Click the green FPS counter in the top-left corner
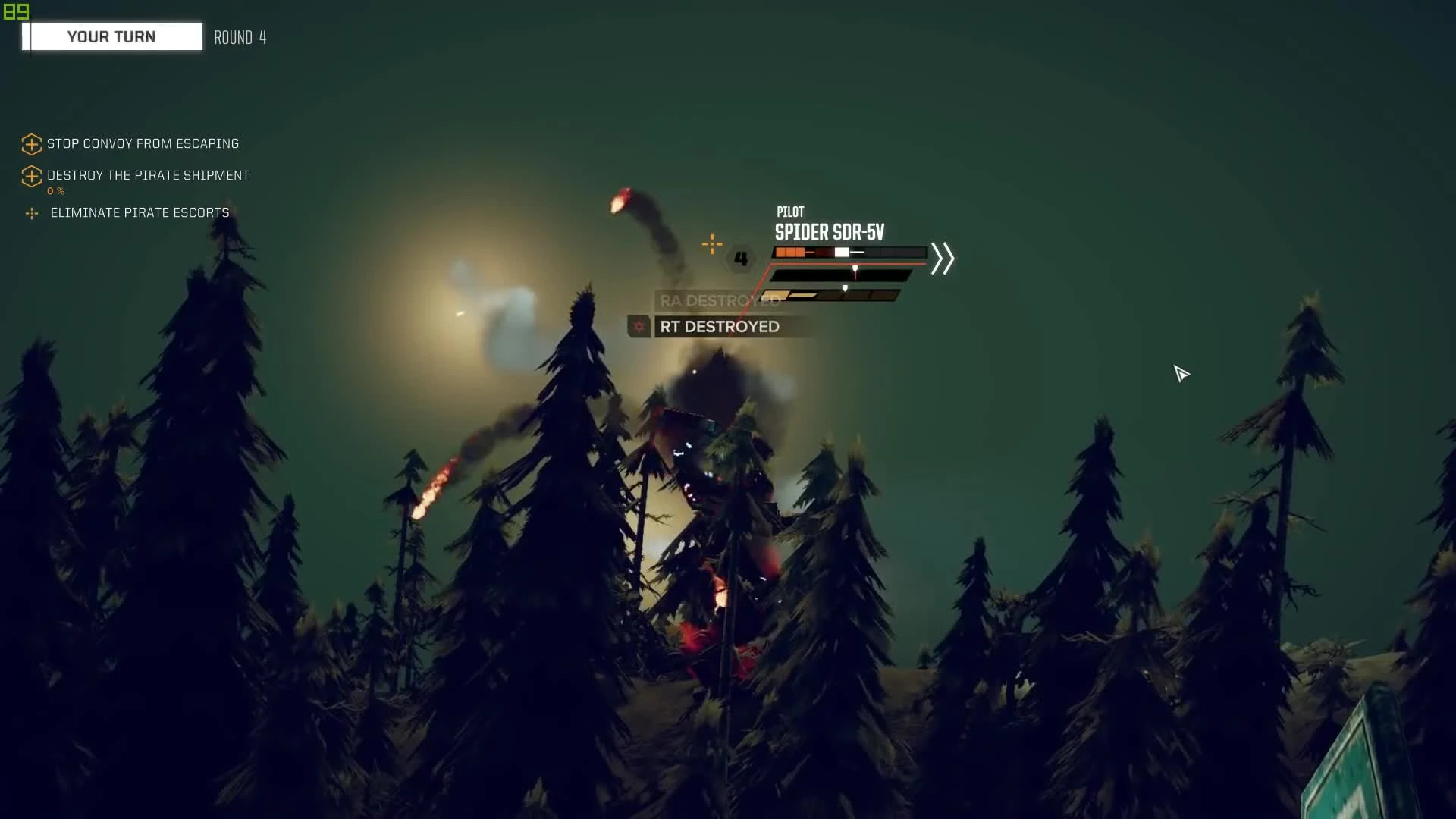The height and width of the screenshot is (819, 1456). pos(14,11)
